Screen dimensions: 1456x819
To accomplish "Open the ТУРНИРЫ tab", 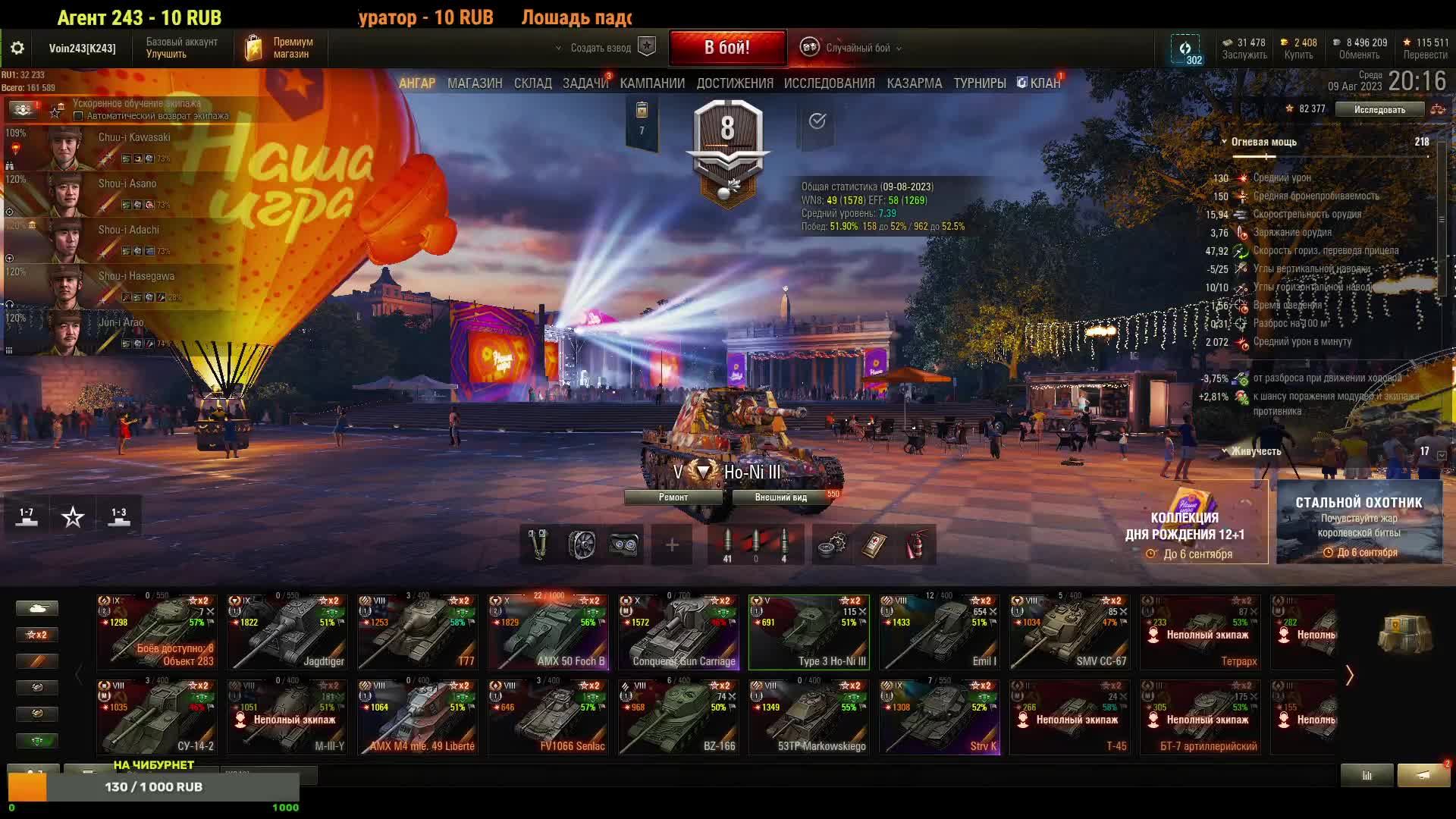I will click(x=980, y=83).
